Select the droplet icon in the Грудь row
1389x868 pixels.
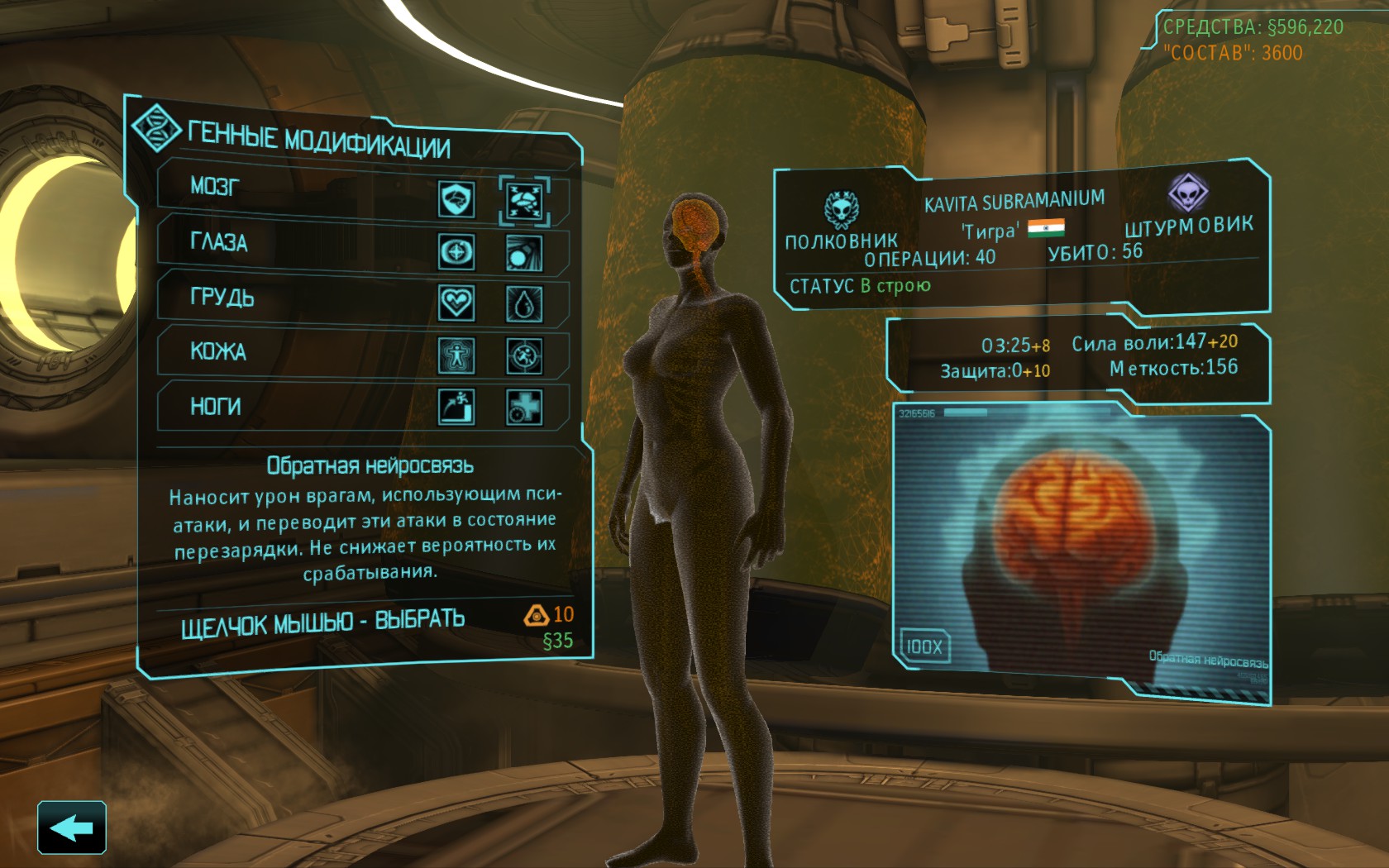pos(524,305)
